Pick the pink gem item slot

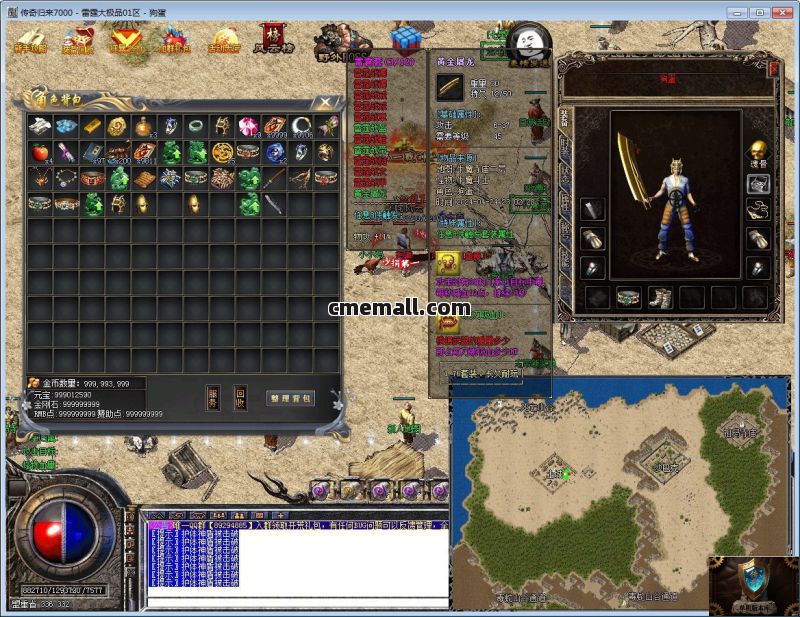coord(248,127)
